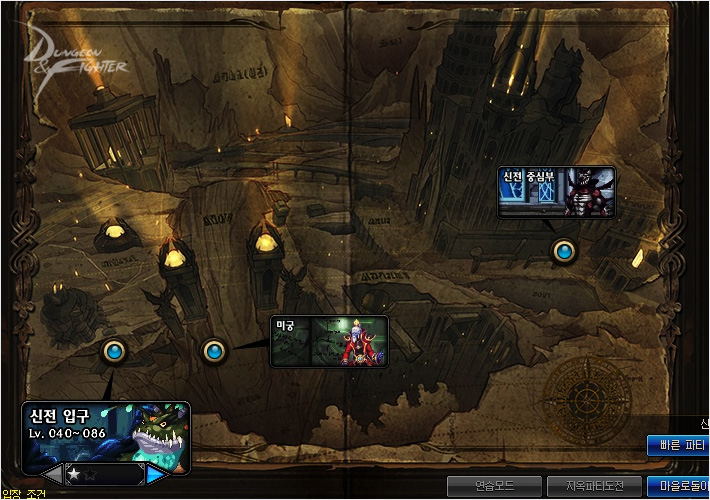Image resolution: width=710 pixels, height=500 pixels.
Task: Select the 신전 중심부 dungeon thumbnail
Action: tap(557, 191)
